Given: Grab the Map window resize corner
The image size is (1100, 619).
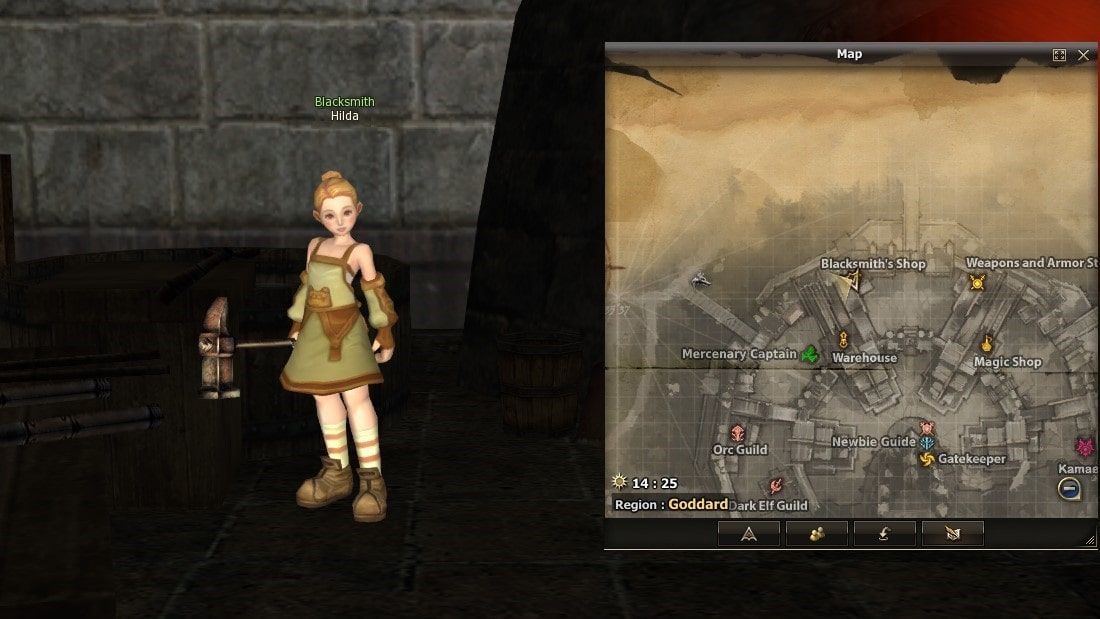Looking at the screenshot, I should point(1090,540).
